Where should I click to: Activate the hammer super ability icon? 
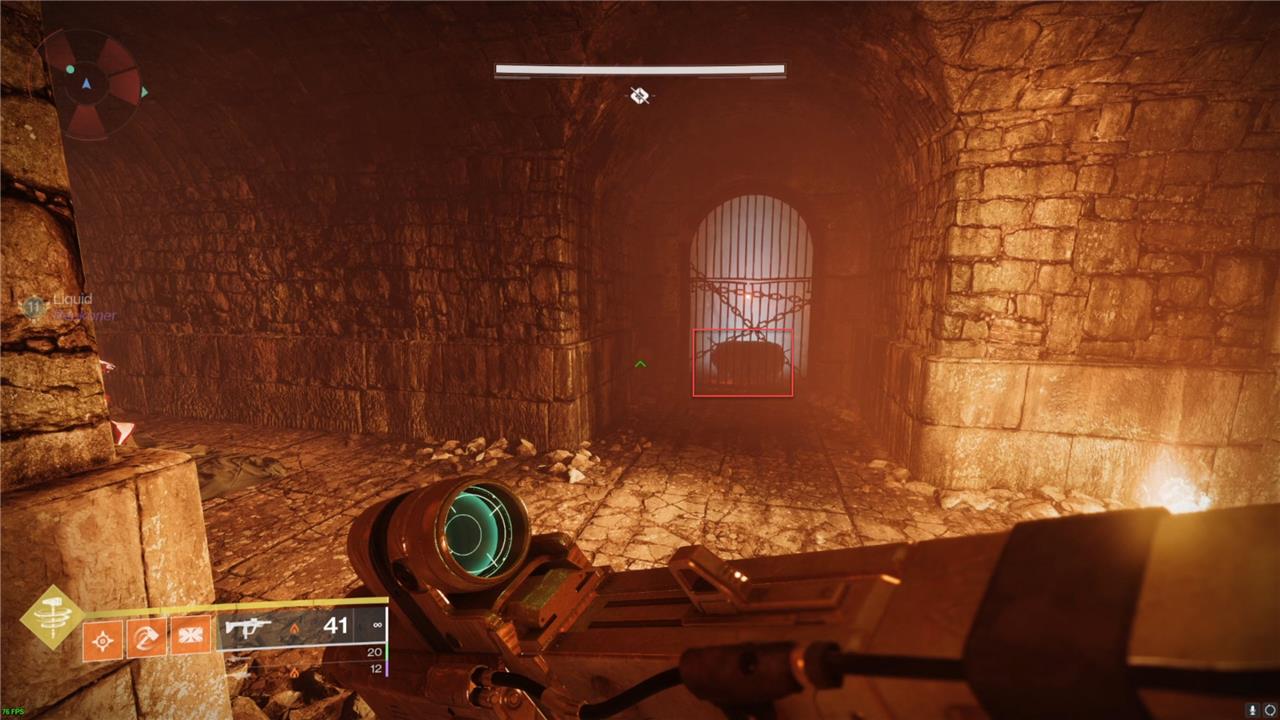(52, 618)
